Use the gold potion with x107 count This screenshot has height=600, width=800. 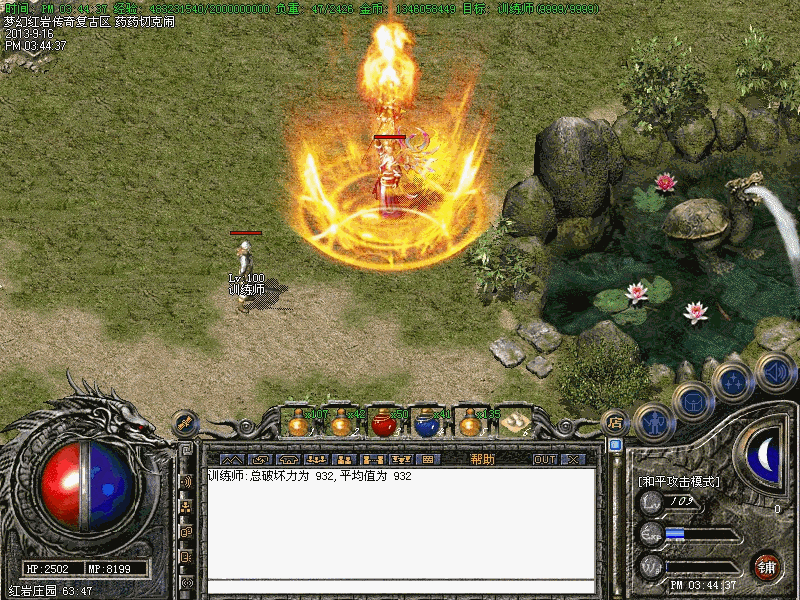299,423
